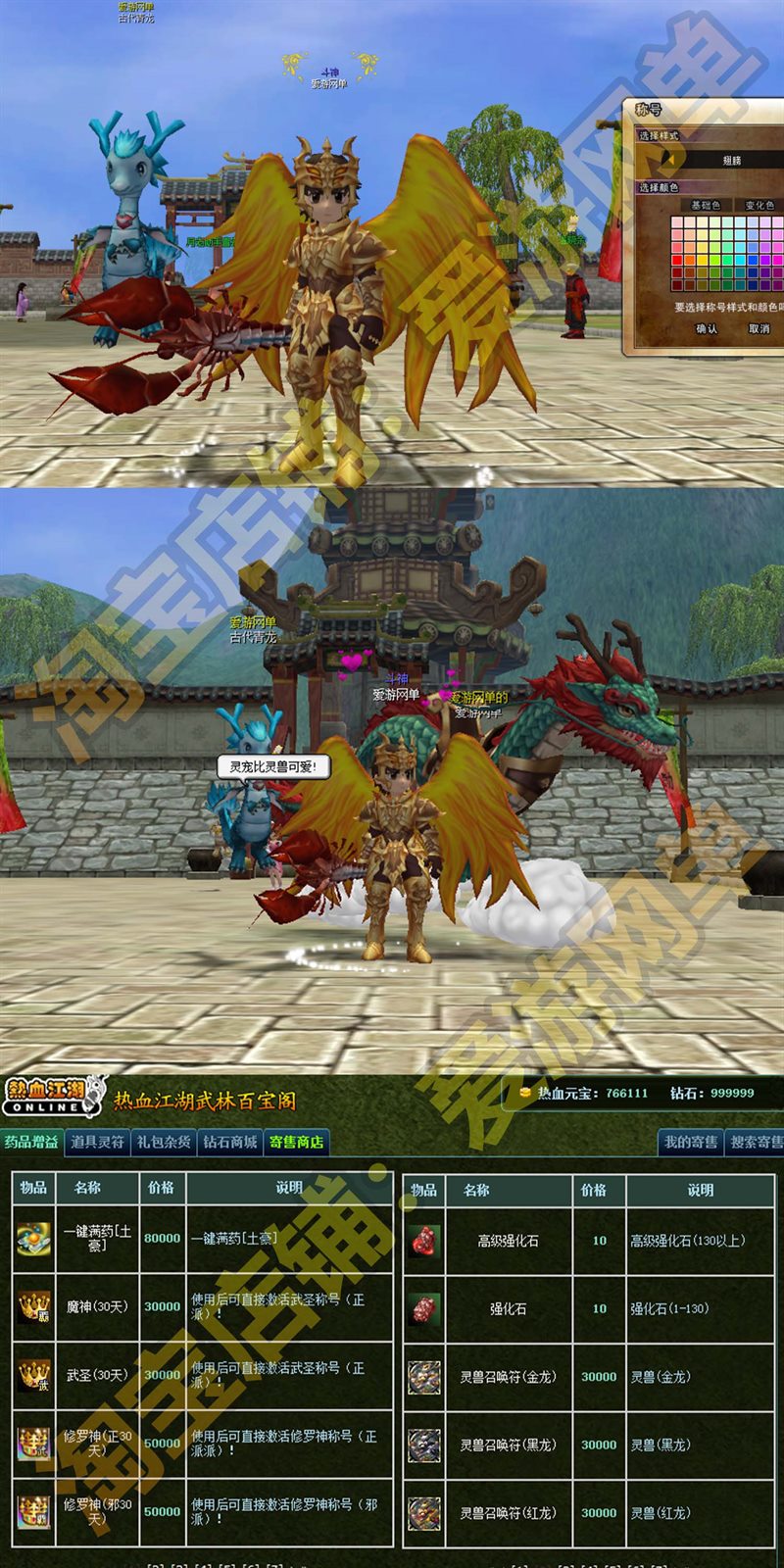Open the 寄售商店 shop tab
The height and width of the screenshot is (1568, 784).
296,1142
